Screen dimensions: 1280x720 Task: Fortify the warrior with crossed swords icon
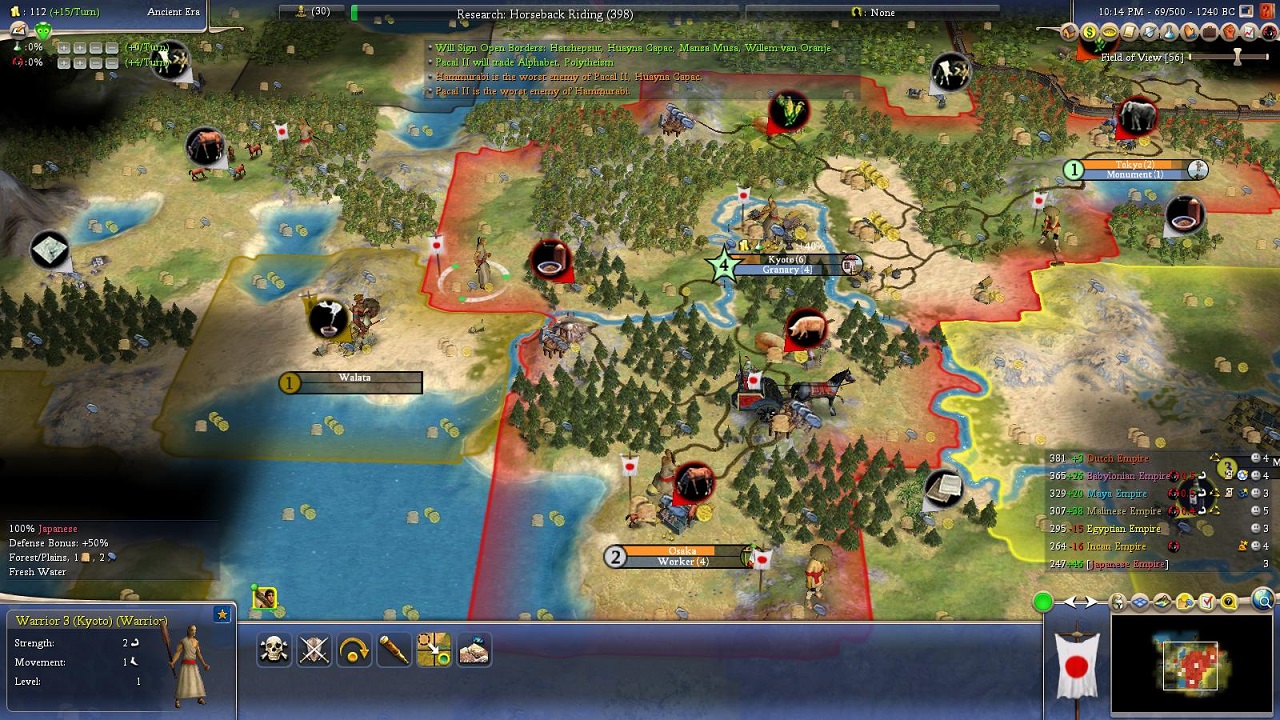pos(314,650)
